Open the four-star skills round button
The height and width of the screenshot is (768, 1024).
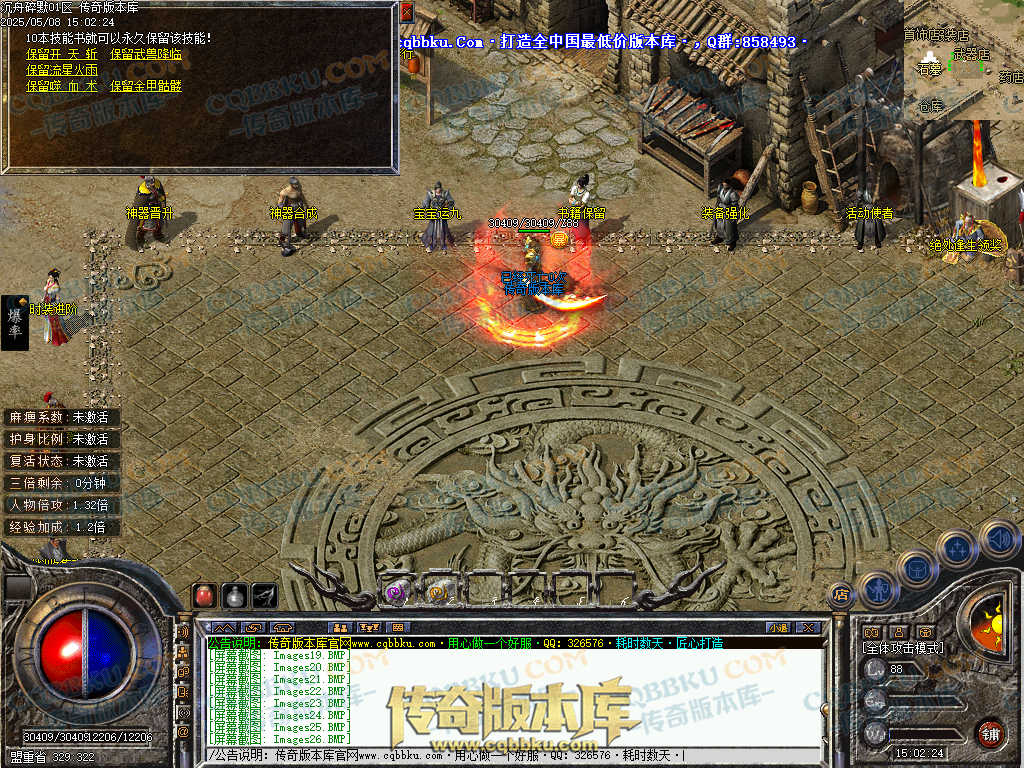coord(957,549)
